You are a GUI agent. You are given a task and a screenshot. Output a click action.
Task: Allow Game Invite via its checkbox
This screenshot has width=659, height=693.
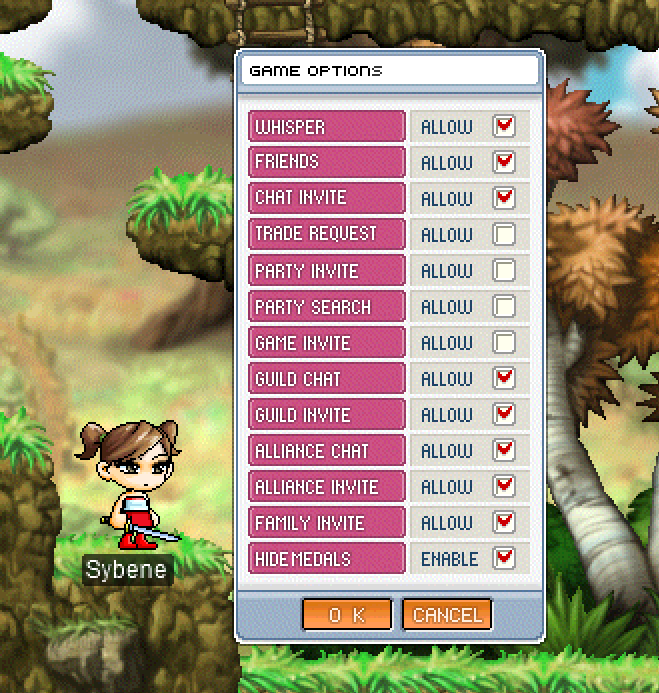tap(504, 343)
